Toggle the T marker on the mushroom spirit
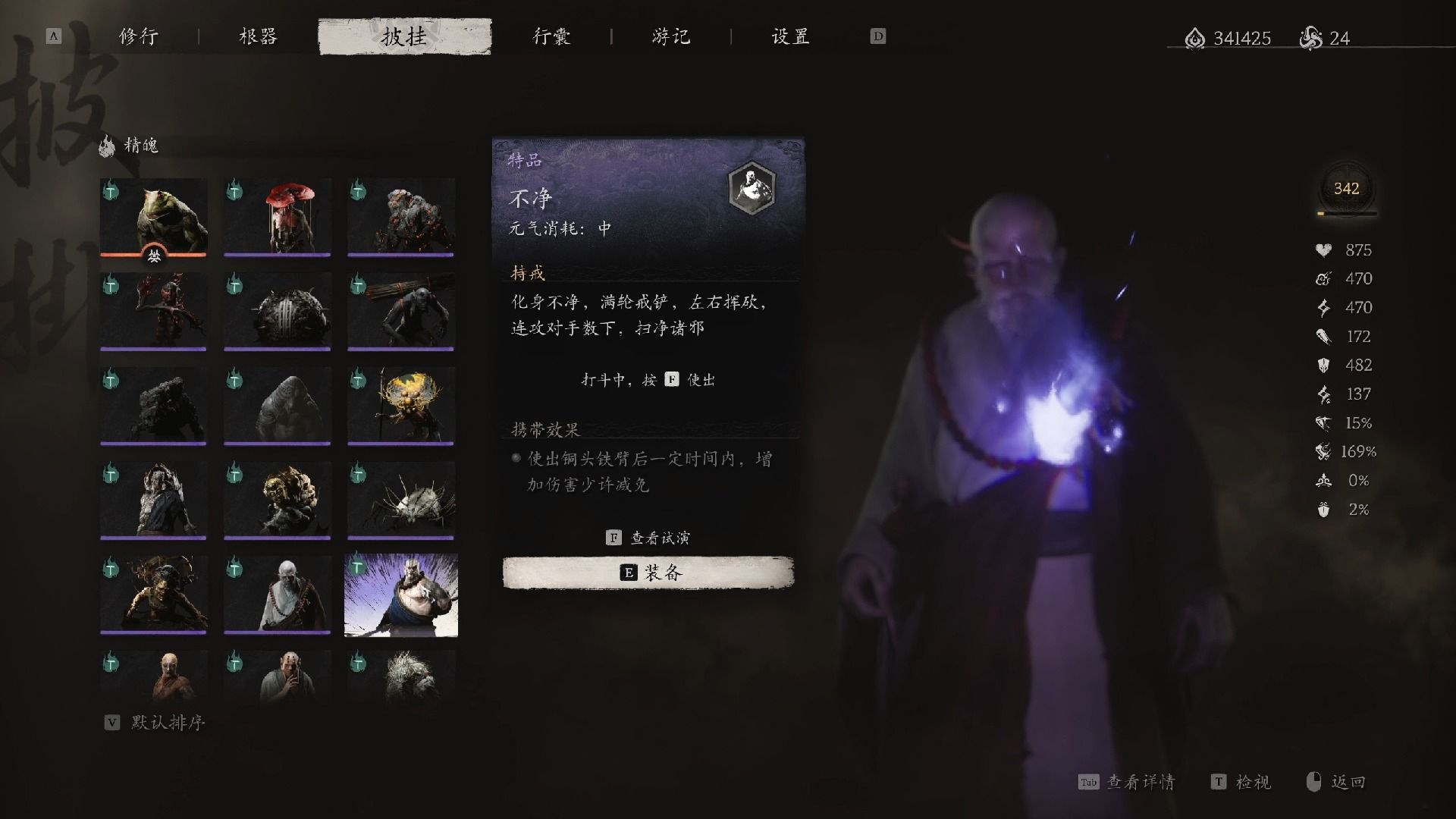 point(237,192)
